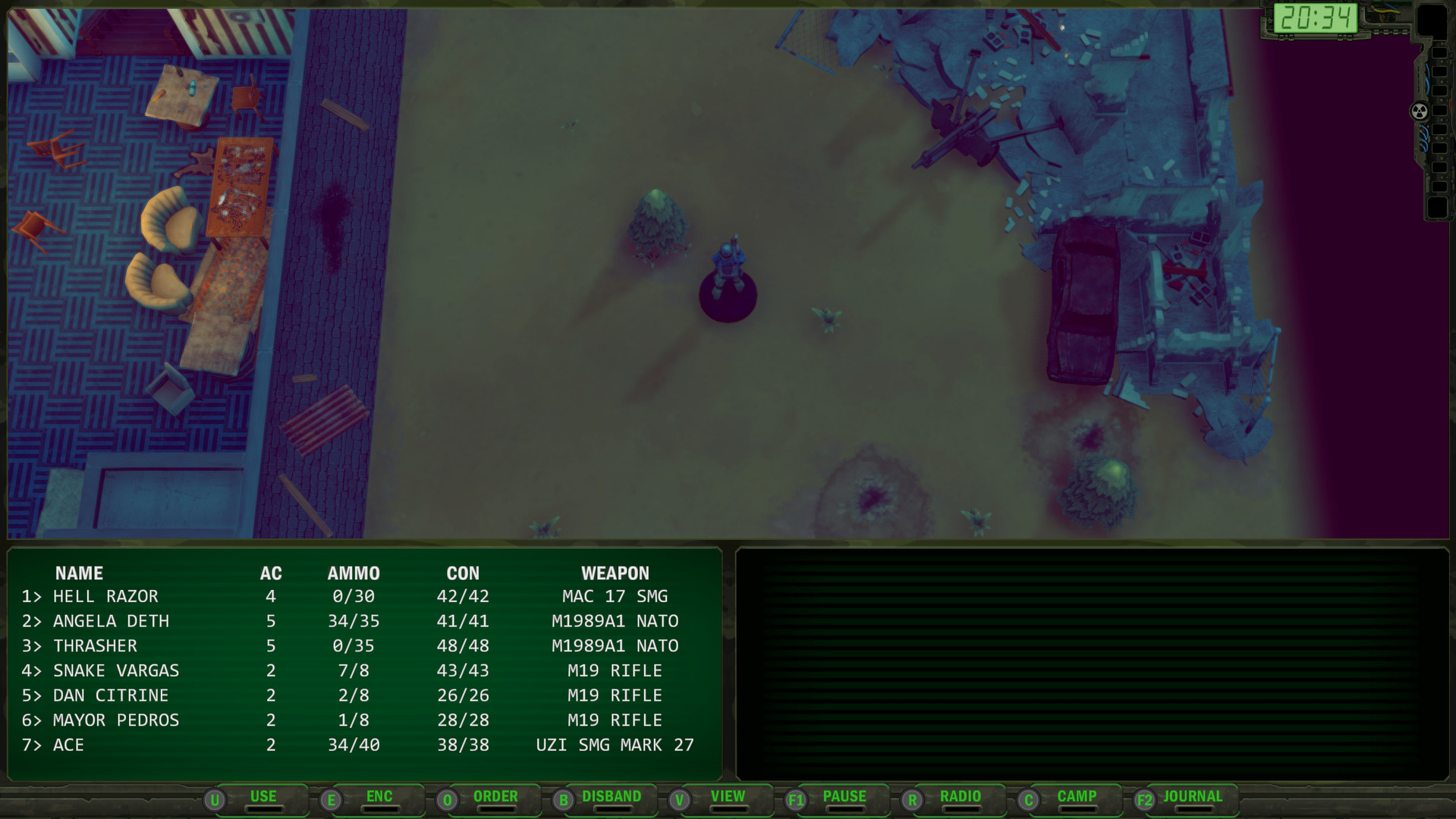
Task: Click the B key icon beside DISBAND
Action: [x=563, y=798]
